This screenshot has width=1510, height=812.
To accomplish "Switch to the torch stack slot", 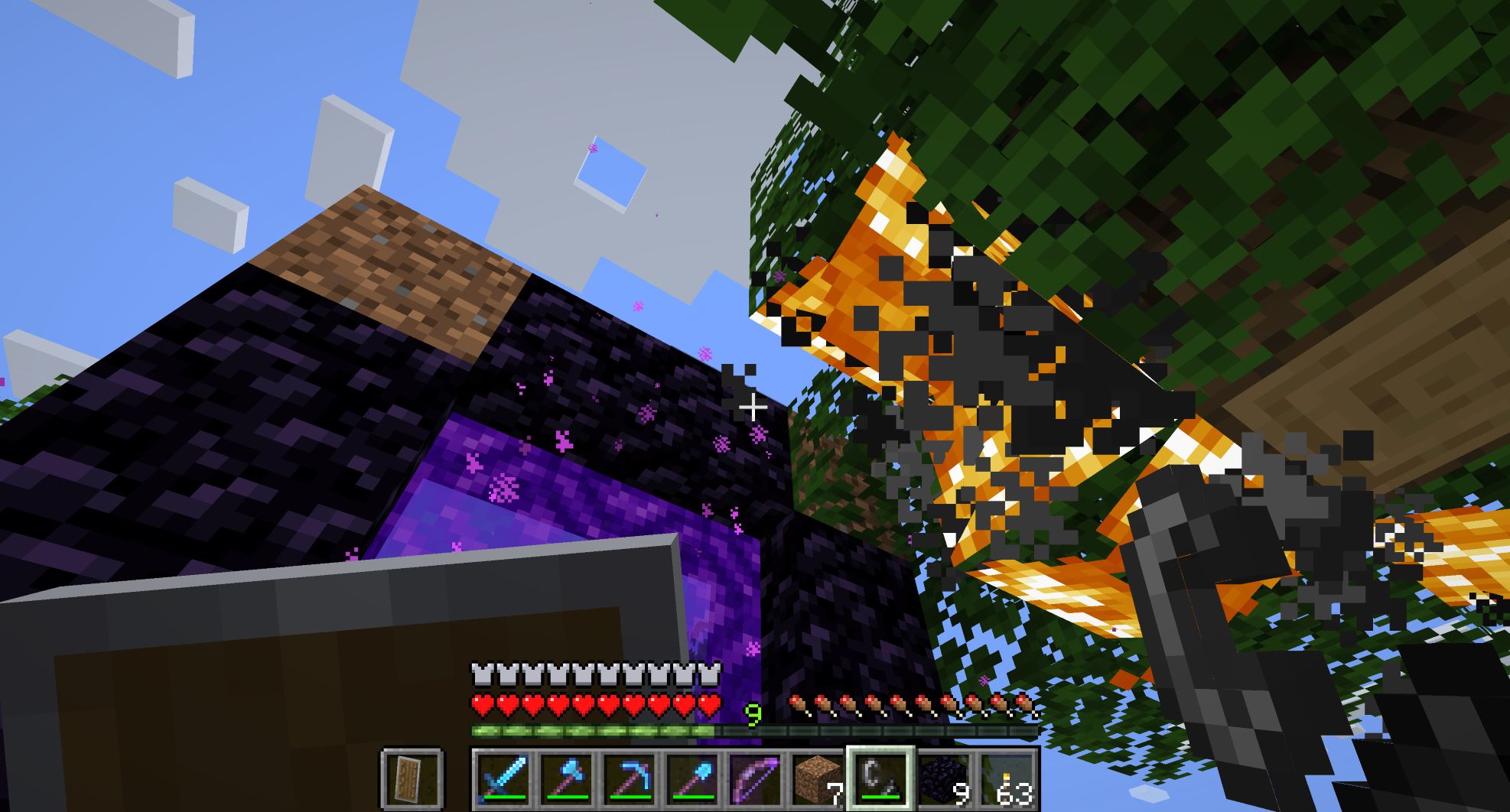I will pyautogui.click(x=1005, y=778).
